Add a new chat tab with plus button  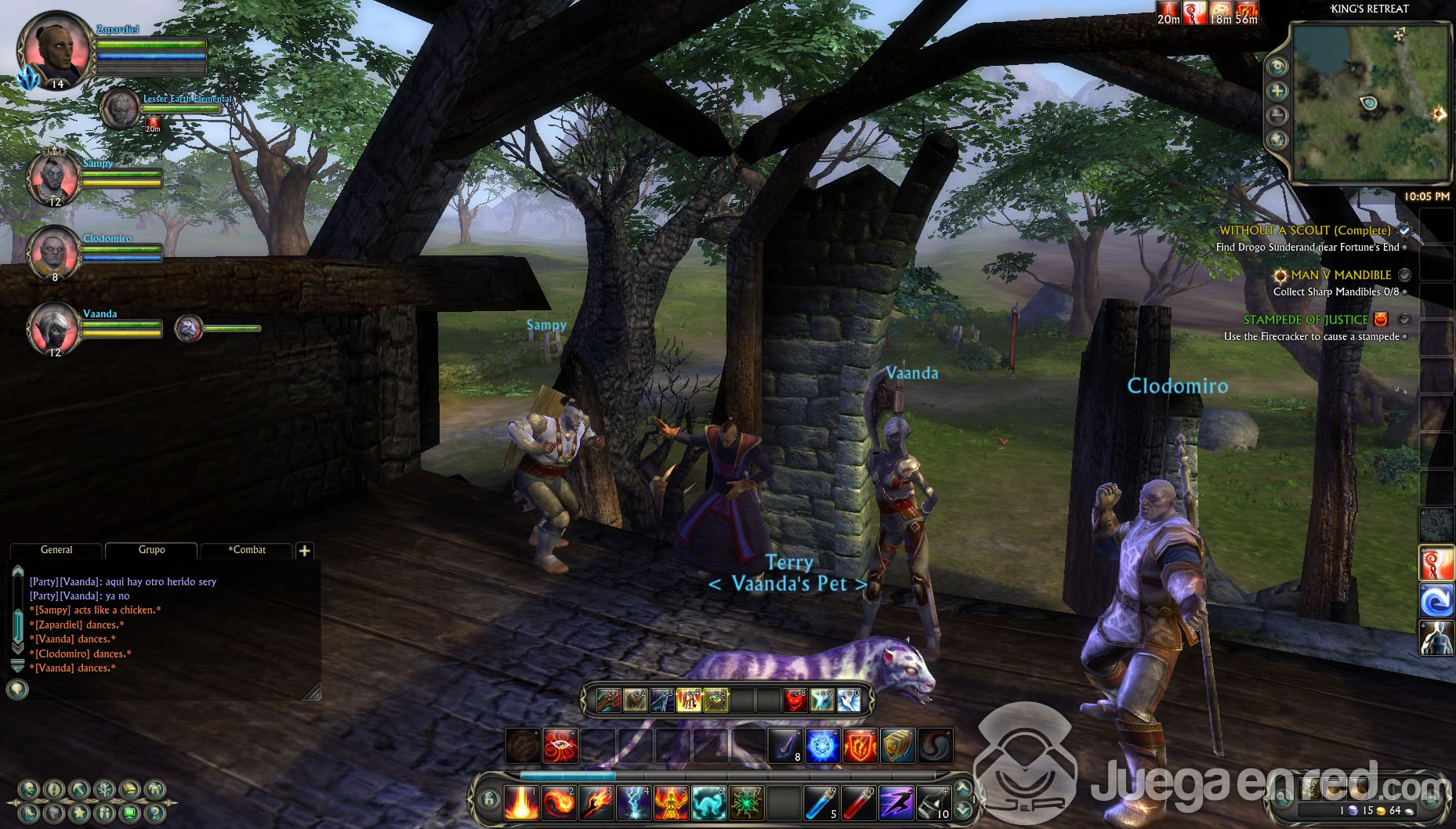305,551
